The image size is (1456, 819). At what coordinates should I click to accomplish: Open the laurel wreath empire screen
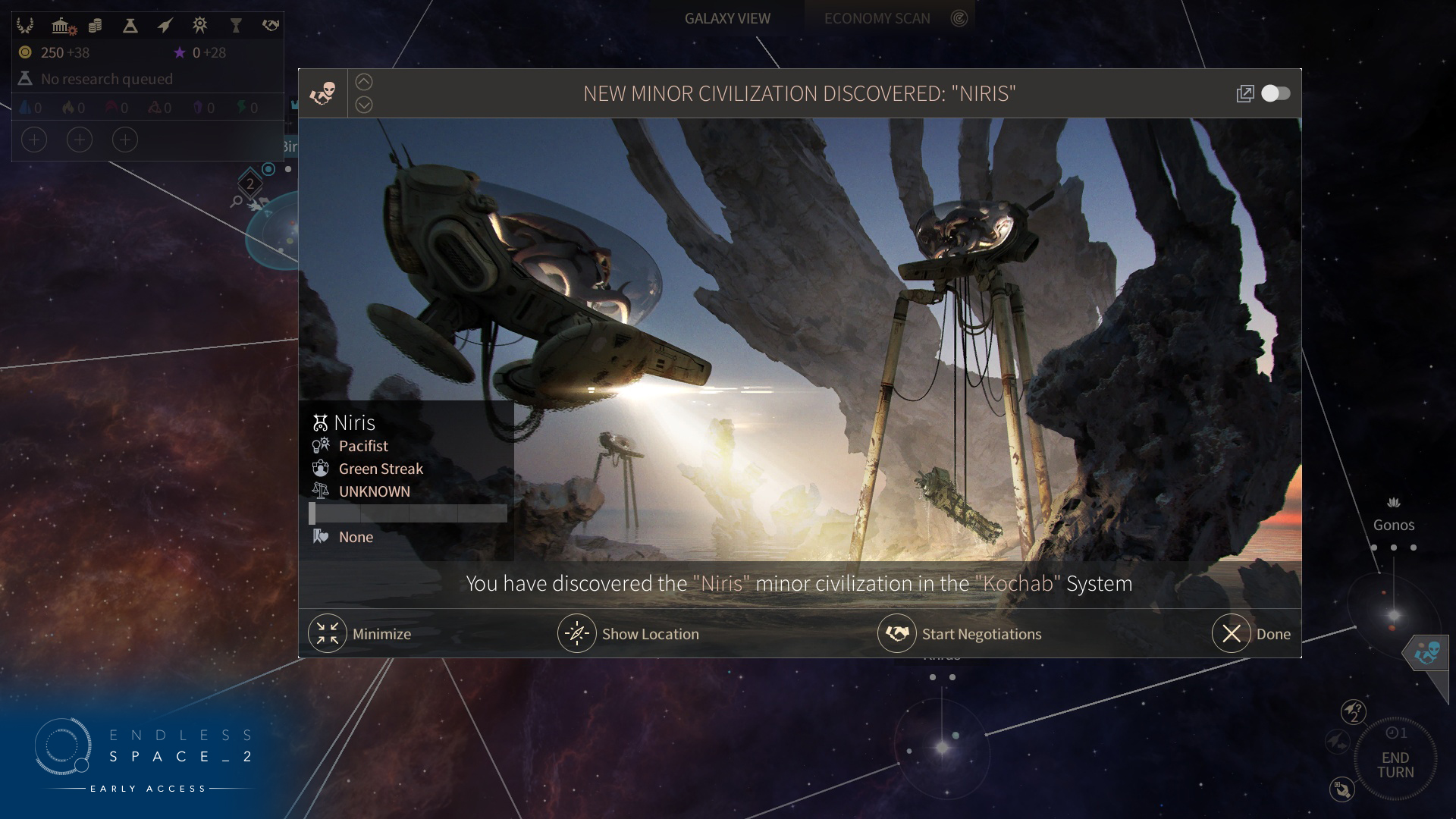point(25,26)
